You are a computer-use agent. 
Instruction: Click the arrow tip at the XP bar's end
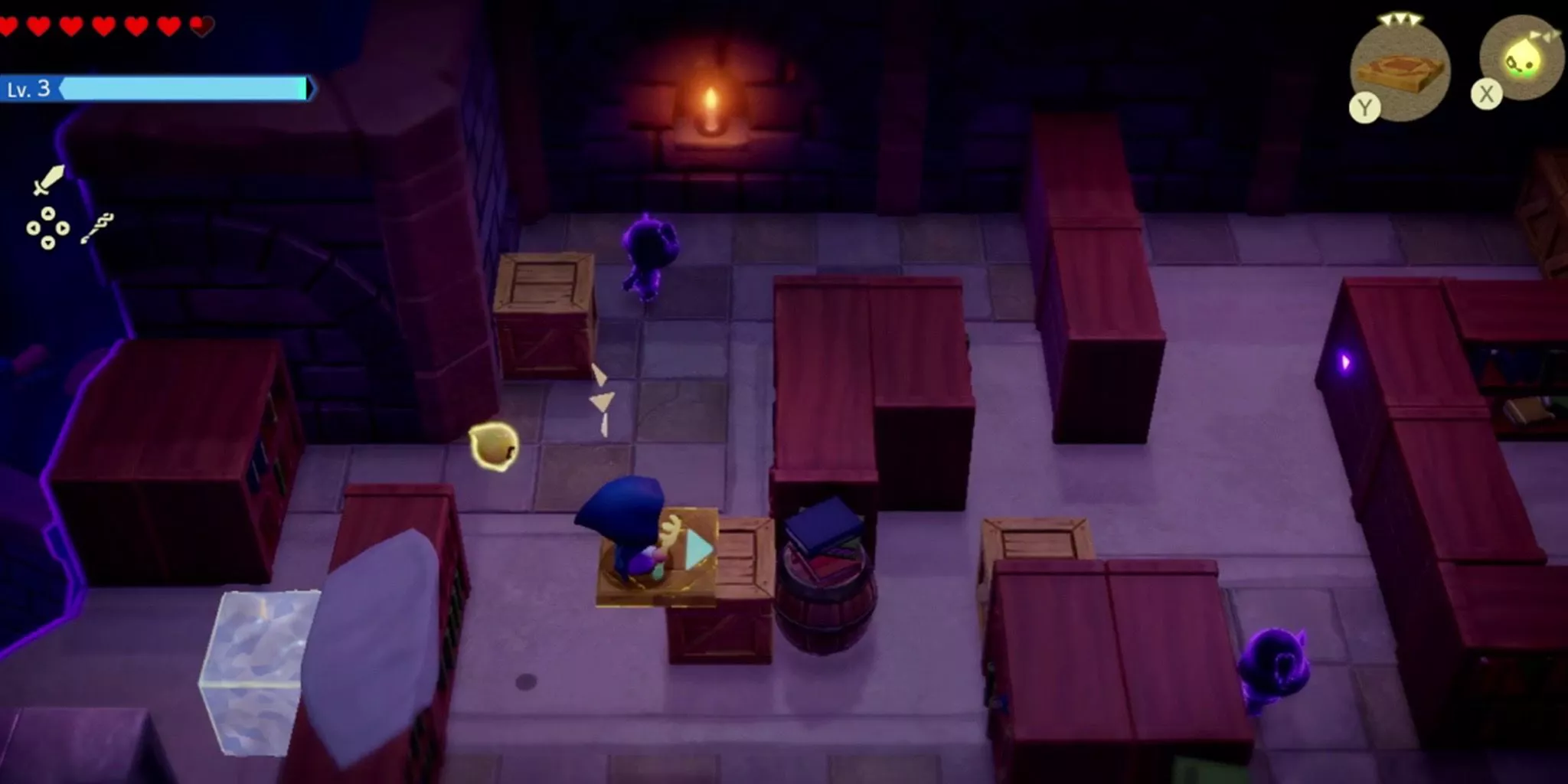click(309, 89)
